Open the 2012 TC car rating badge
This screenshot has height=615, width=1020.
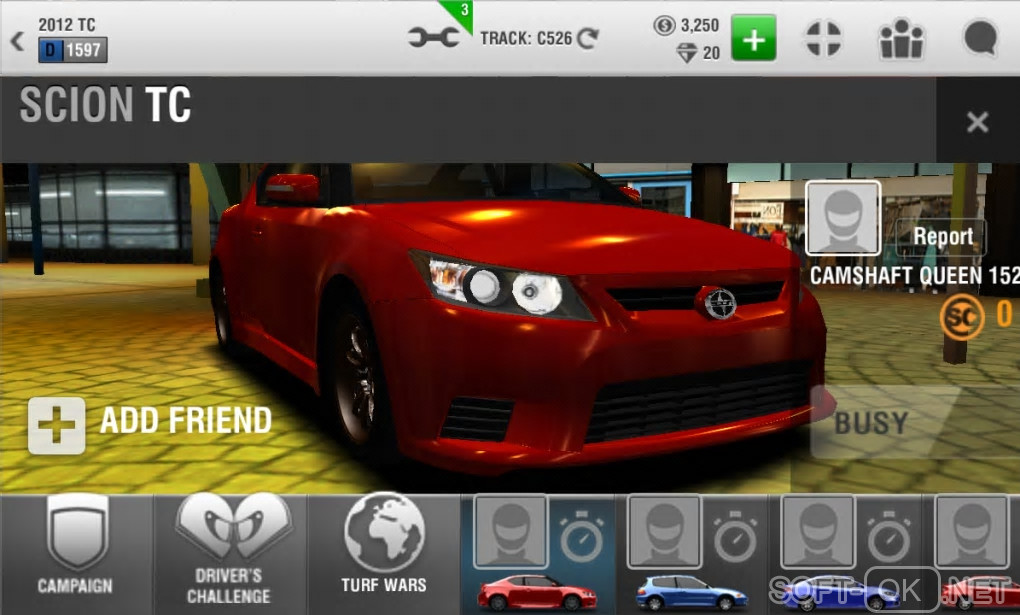click(x=73, y=50)
